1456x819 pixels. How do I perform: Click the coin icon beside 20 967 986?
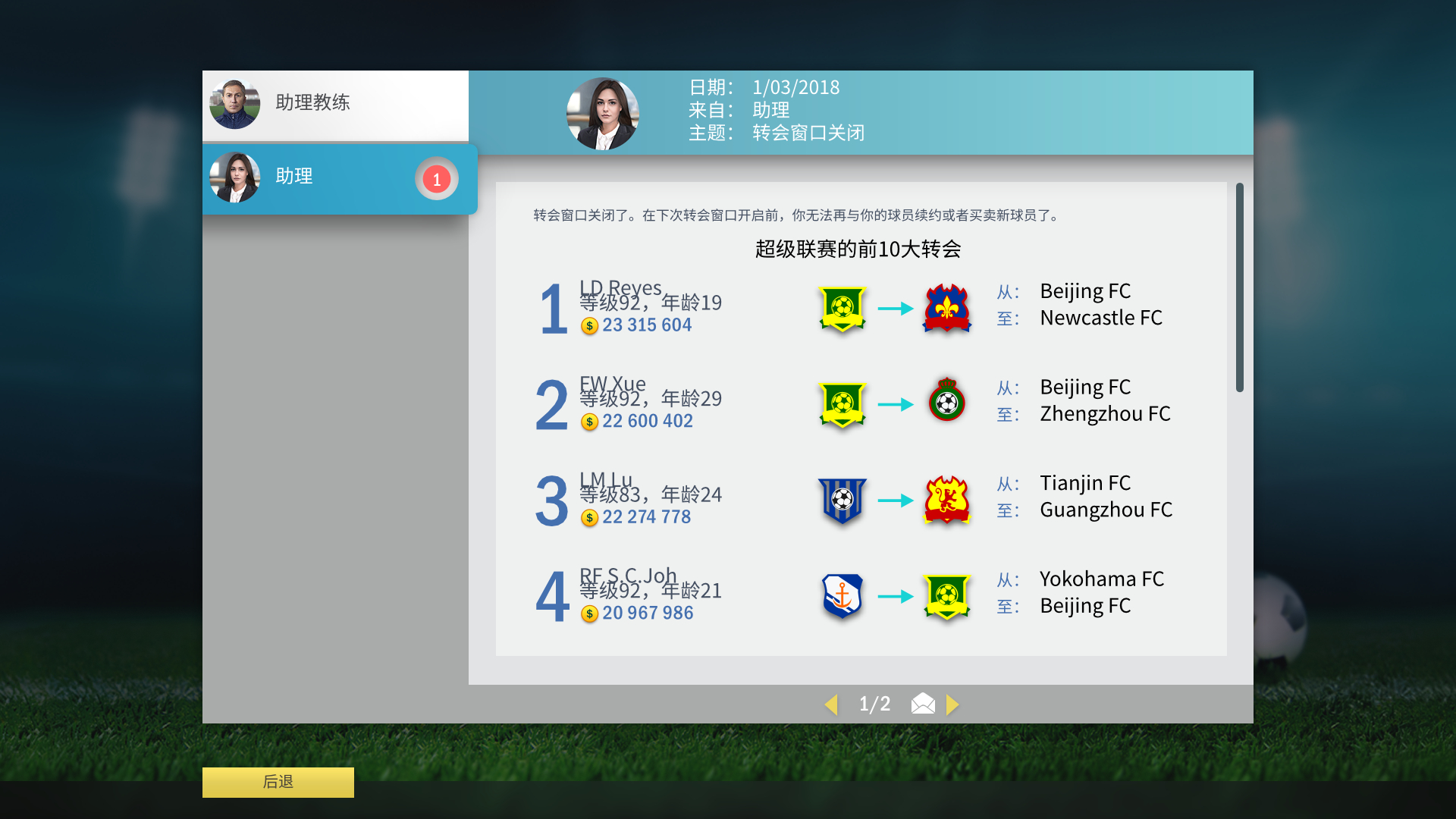588,613
